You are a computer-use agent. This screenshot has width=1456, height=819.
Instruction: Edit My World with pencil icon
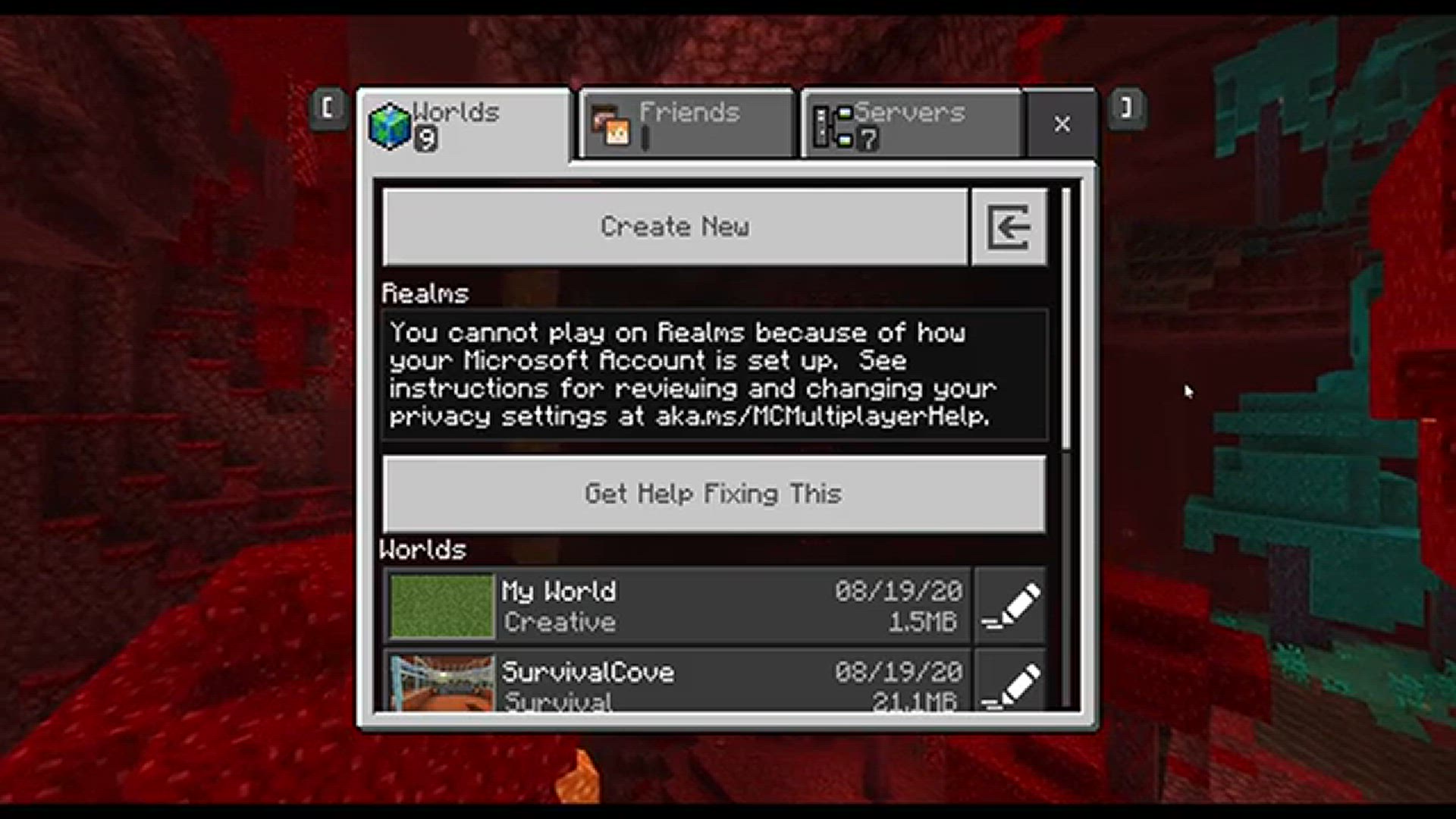coord(1010,606)
